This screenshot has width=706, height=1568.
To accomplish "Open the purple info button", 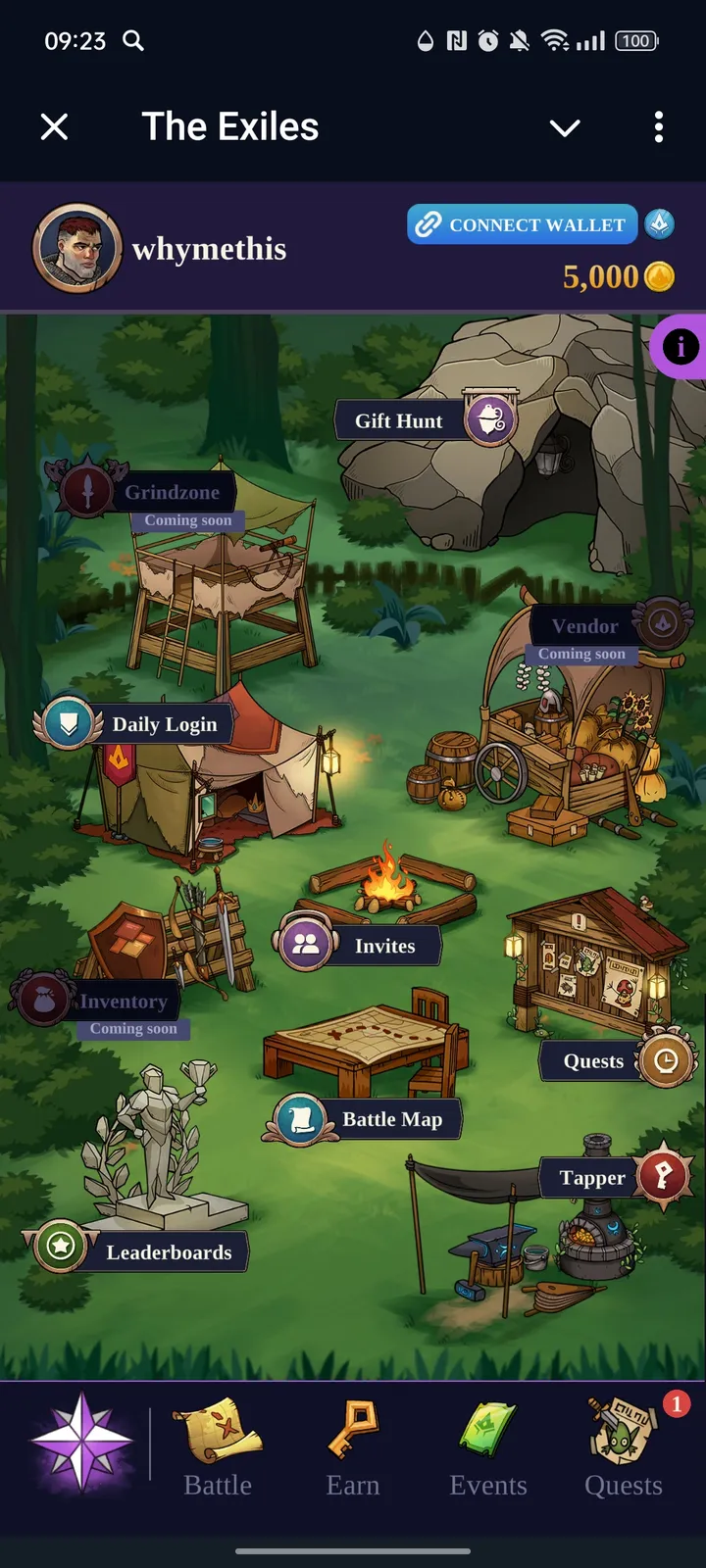I will click(681, 346).
